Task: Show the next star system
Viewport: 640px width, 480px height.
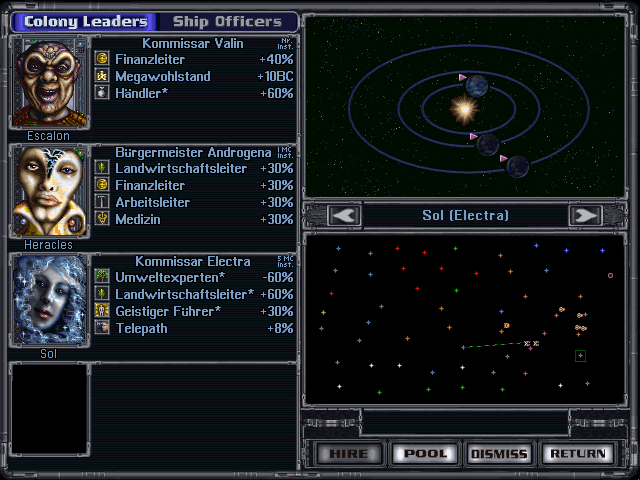Action: [x=585, y=215]
